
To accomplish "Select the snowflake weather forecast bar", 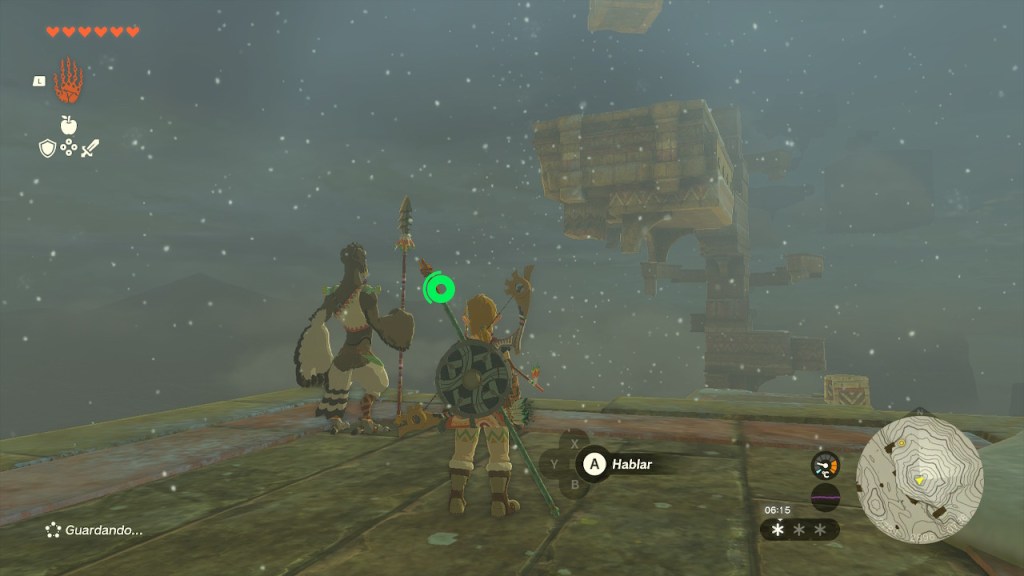I will click(799, 529).
